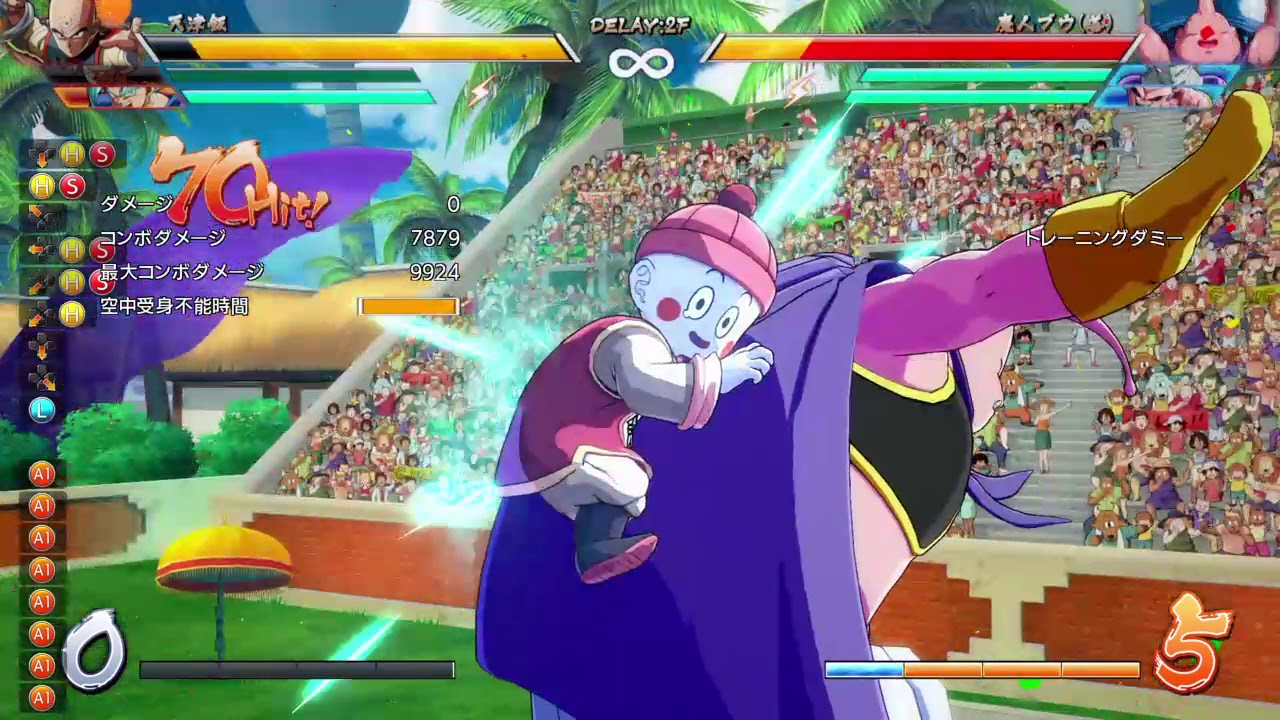This screenshot has width=1280, height=720.
Task: Click the S special attack input icon
Action: point(103,153)
